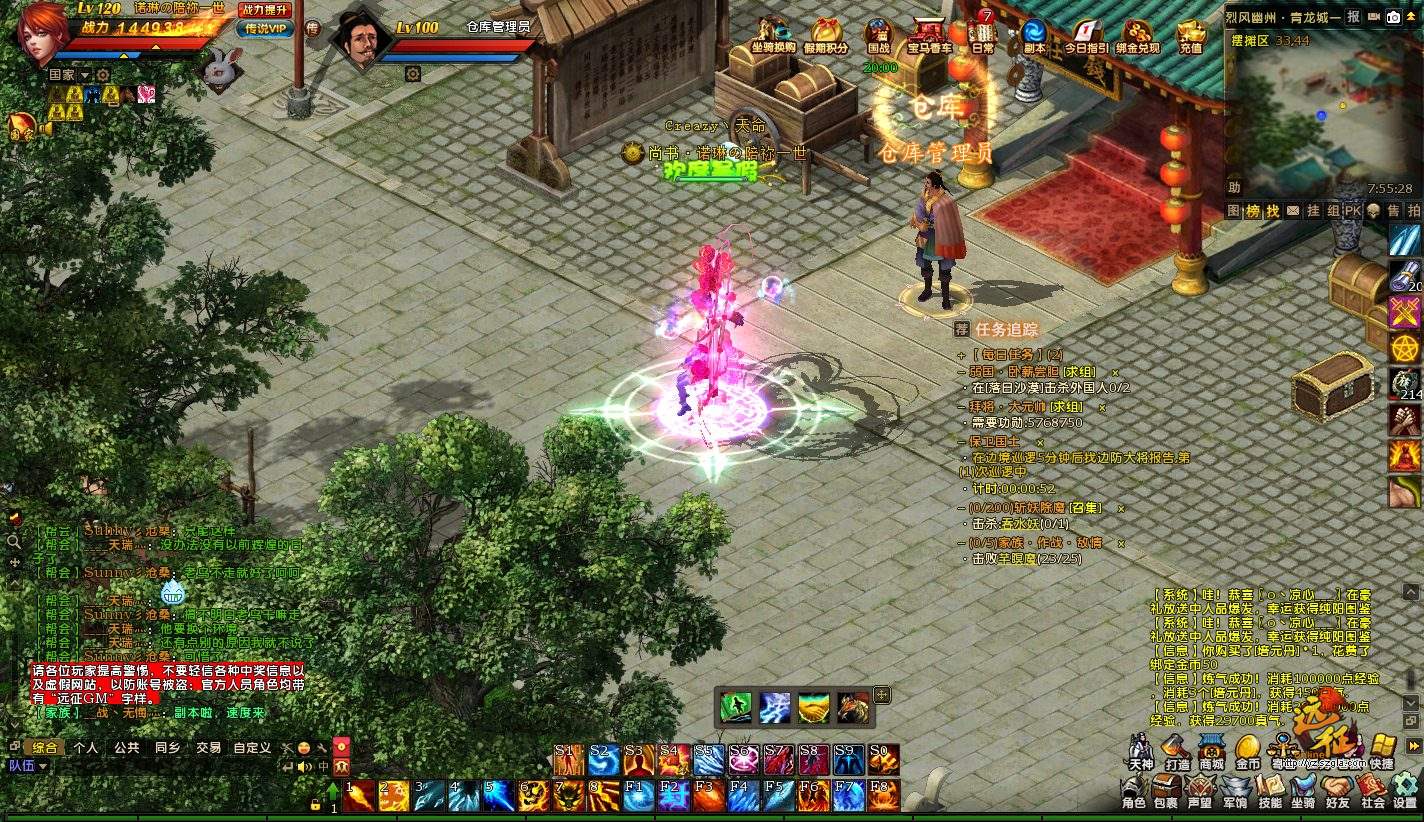The height and width of the screenshot is (822, 1424).
Task: Click the 战力提升 power boost button
Action: (x=263, y=9)
